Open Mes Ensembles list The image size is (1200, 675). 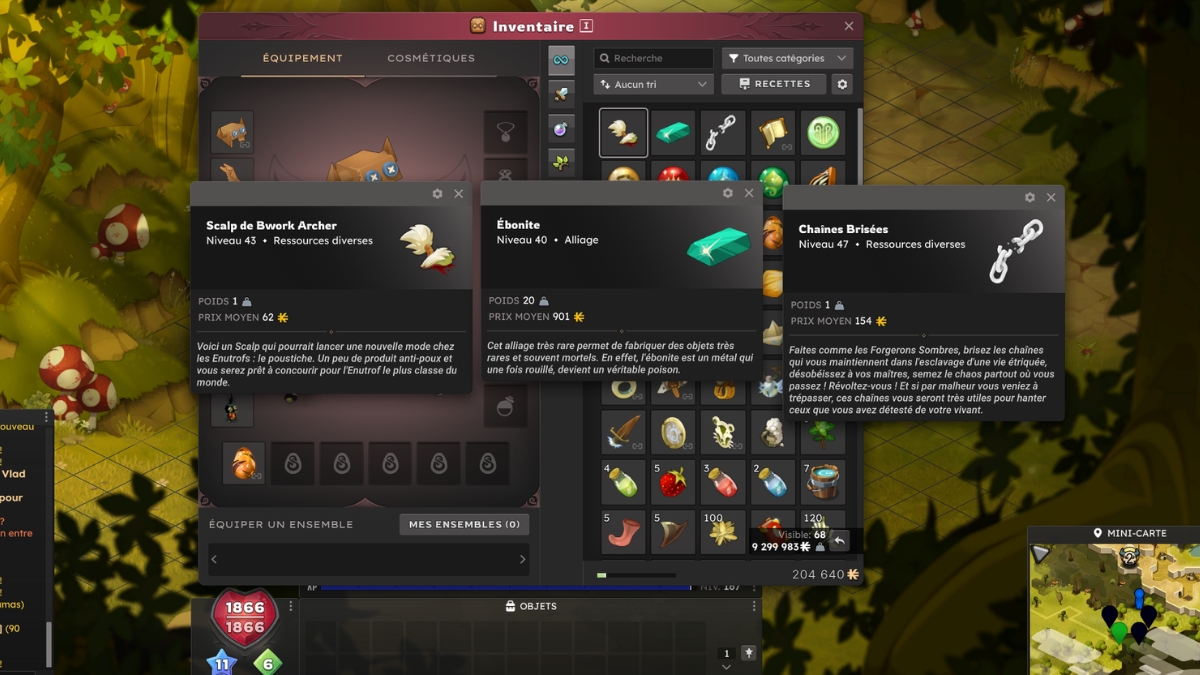pos(464,524)
